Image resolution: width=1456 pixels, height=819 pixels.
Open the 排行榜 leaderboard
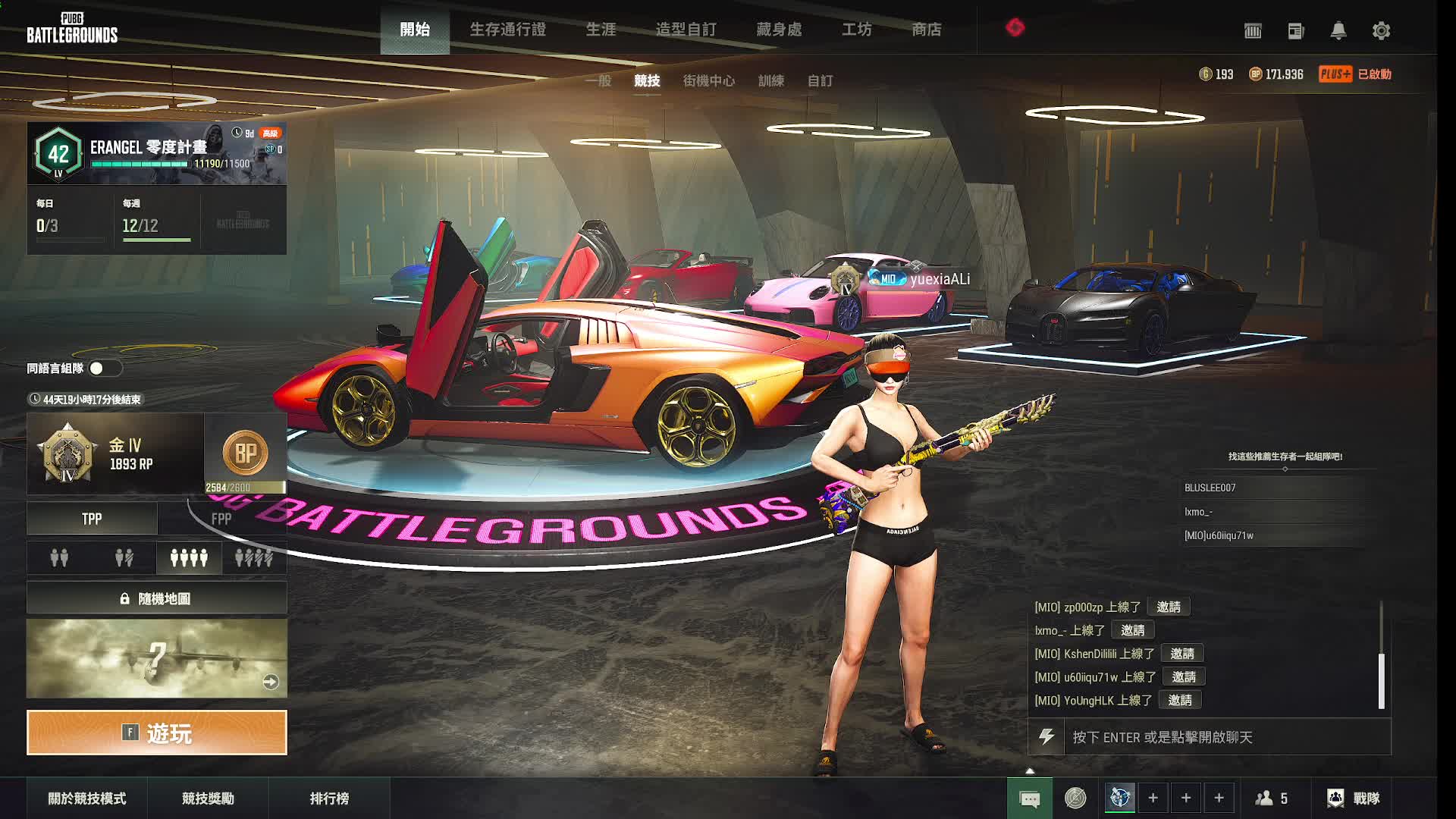(329, 799)
